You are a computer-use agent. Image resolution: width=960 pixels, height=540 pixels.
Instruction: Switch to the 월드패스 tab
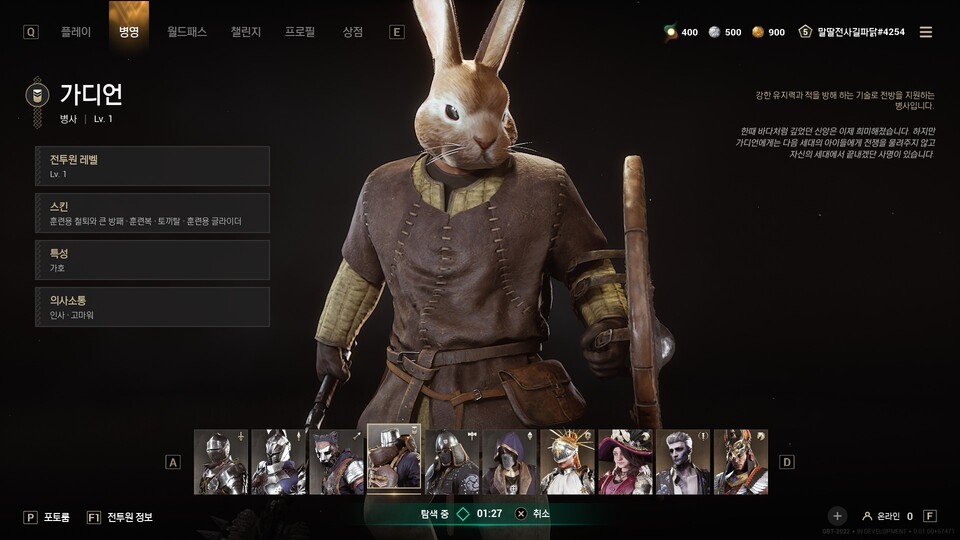tap(187, 32)
